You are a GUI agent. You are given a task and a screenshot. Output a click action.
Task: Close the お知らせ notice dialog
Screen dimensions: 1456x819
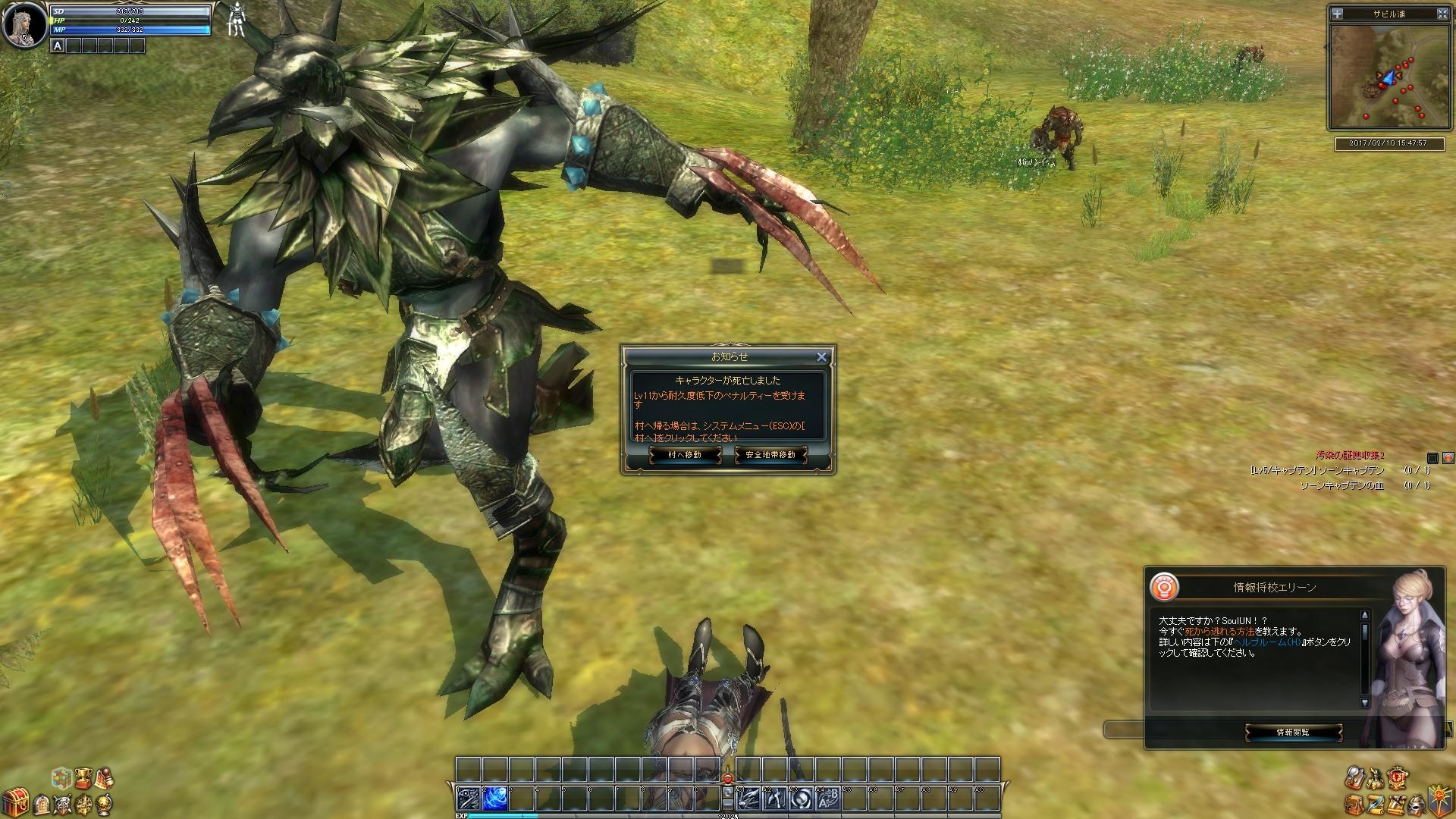pos(821,356)
